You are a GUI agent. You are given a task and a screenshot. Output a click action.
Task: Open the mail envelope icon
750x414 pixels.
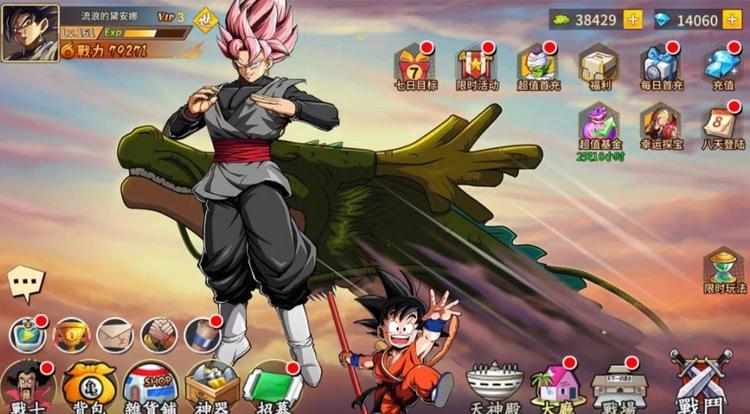[x=115, y=335]
